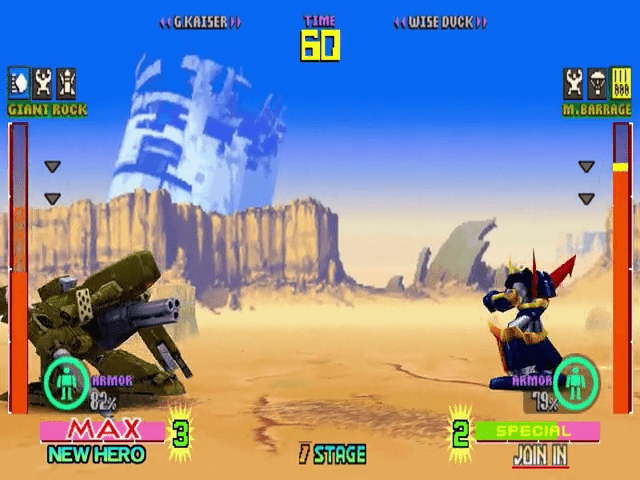Pick G.Kaiser's rocket pack icon
This screenshot has width=640, height=480.
click(x=66, y=80)
